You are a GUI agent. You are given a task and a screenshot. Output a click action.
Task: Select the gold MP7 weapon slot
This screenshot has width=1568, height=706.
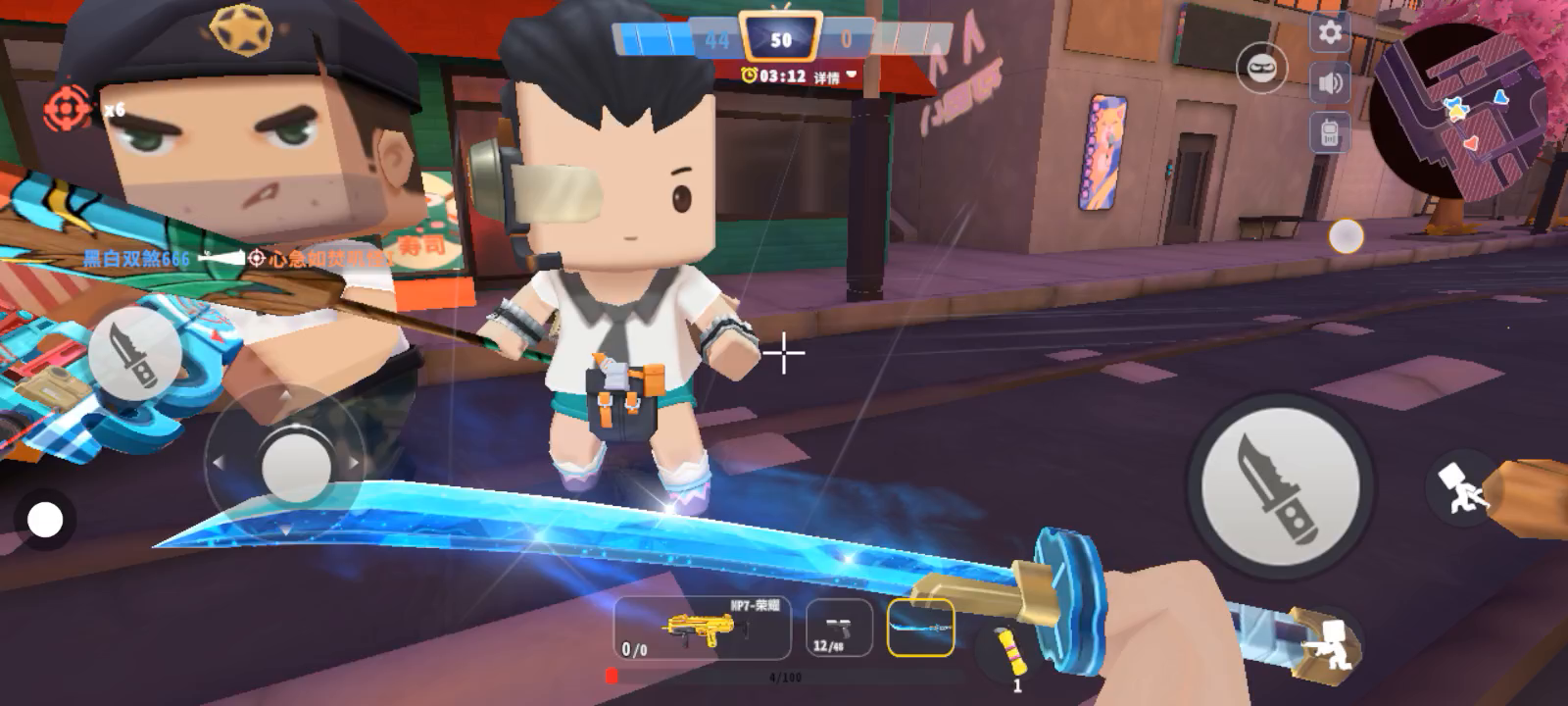[x=702, y=629]
